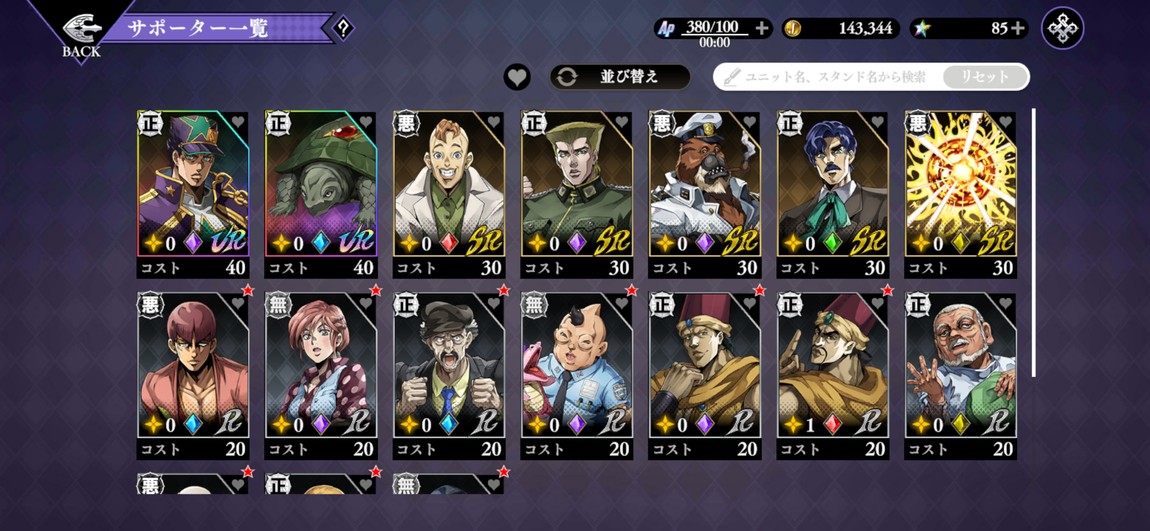This screenshot has height=531, width=1150.
Task: Select the UR purple-uniform capped supporter card
Action: click(193, 185)
